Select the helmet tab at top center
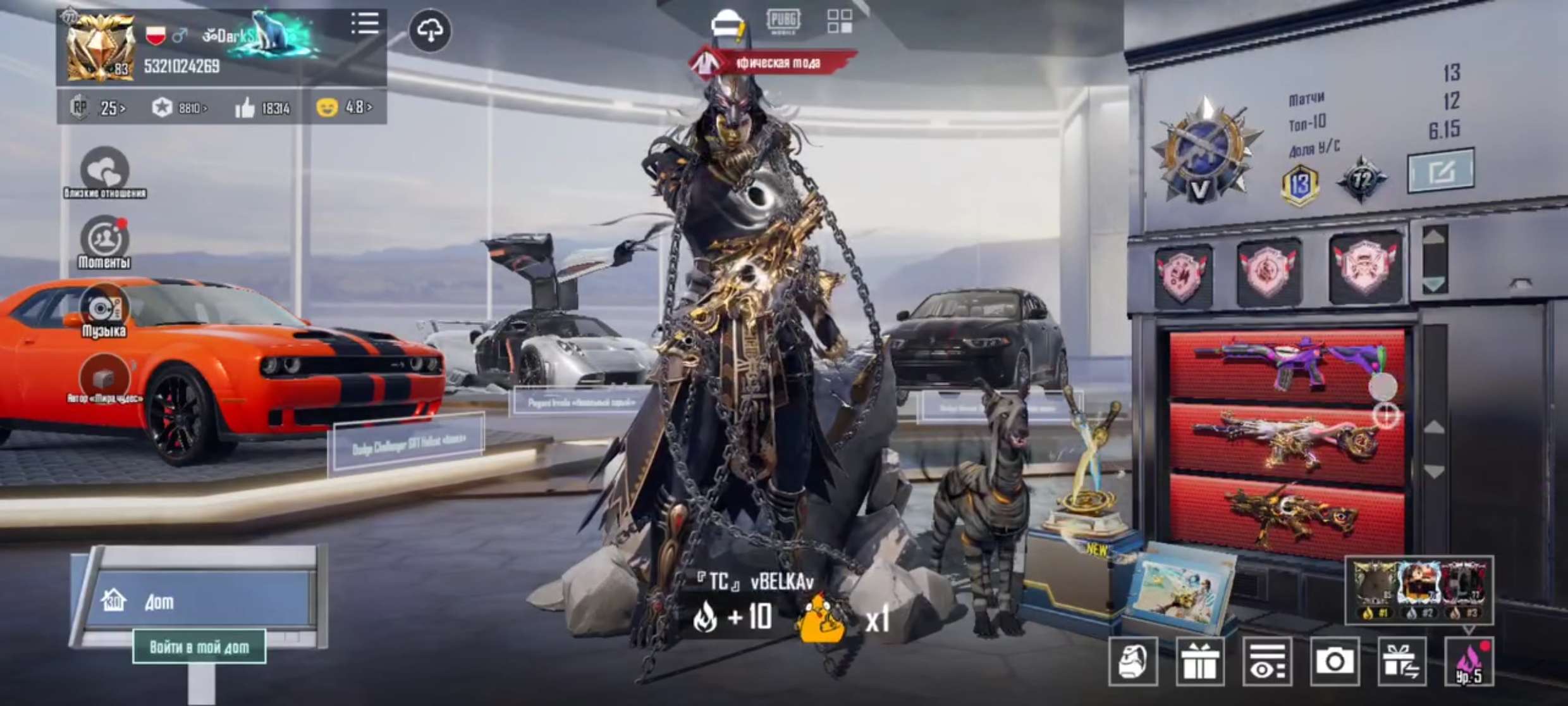1568x706 pixels. click(727, 24)
